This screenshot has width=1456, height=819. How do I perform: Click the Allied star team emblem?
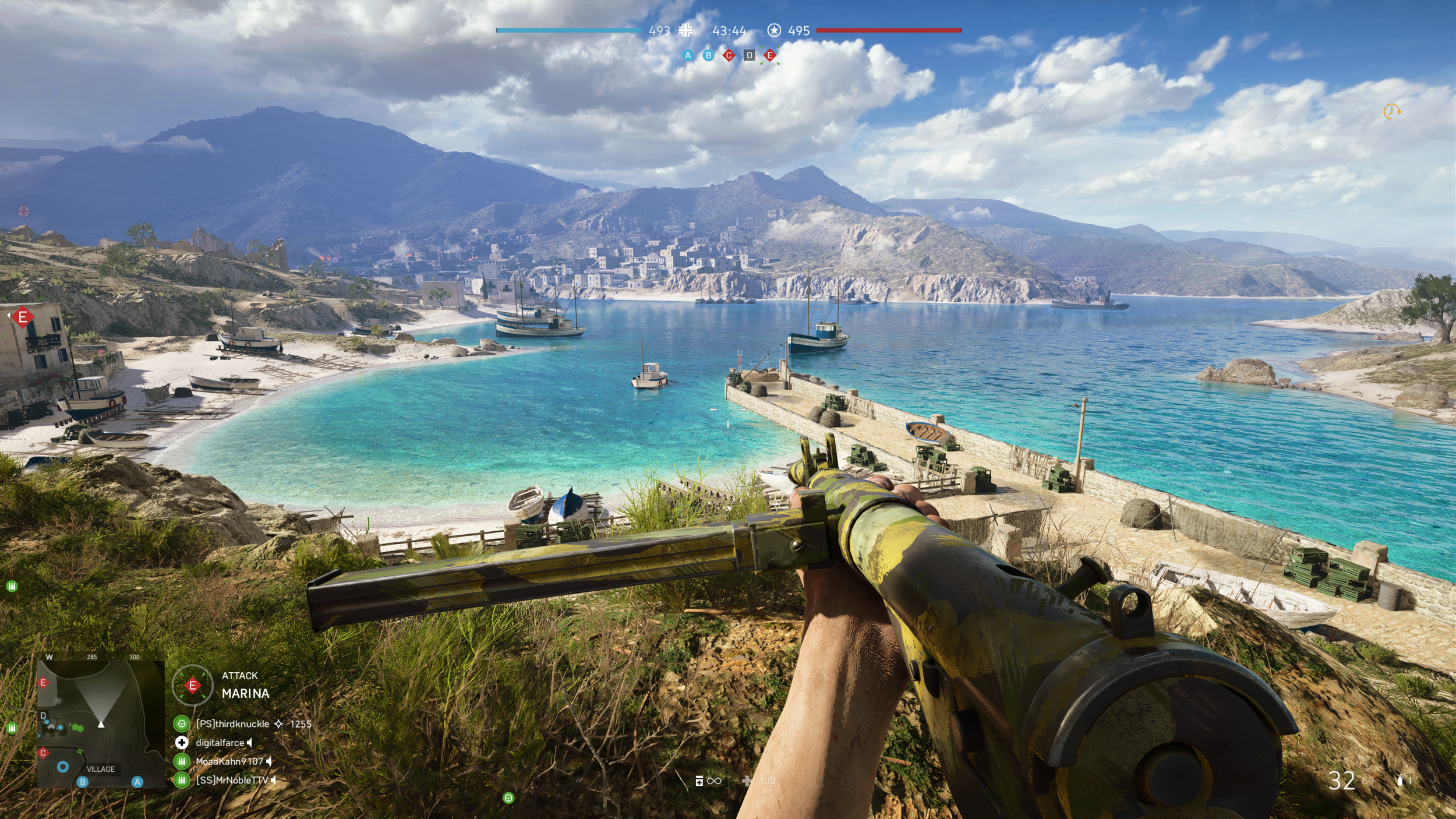[774, 30]
